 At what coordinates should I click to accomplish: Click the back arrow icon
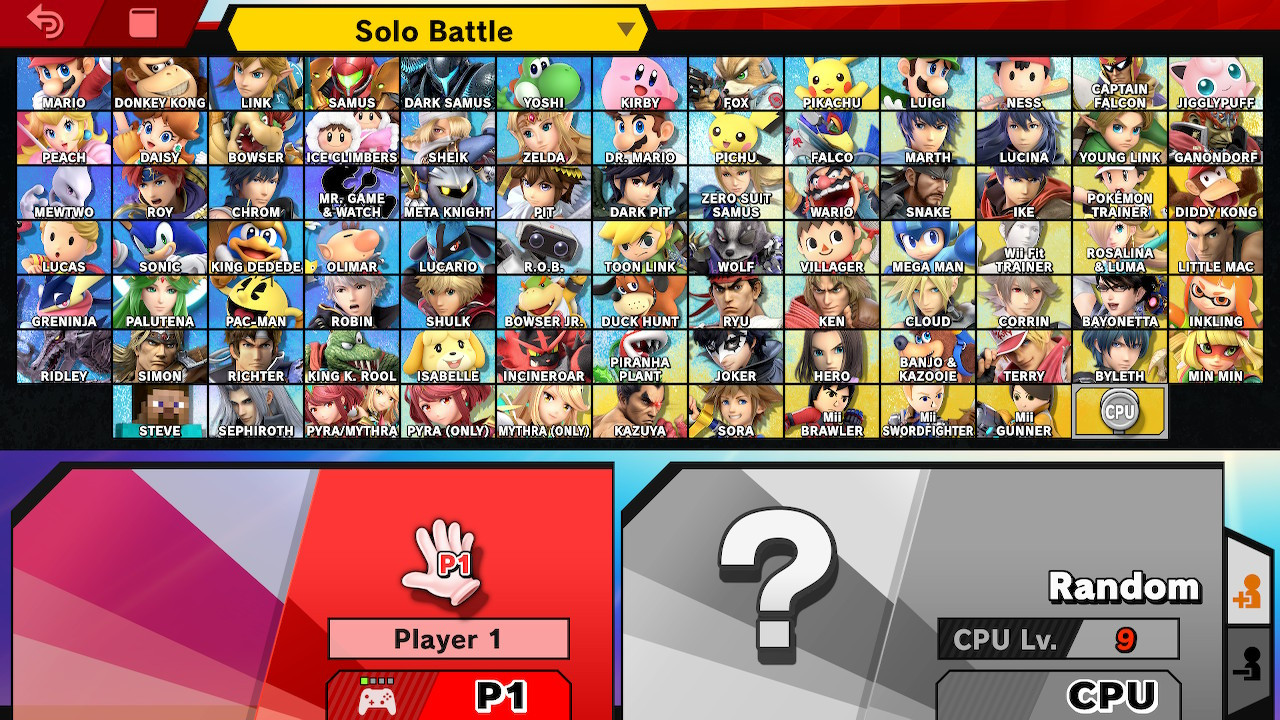(x=47, y=22)
